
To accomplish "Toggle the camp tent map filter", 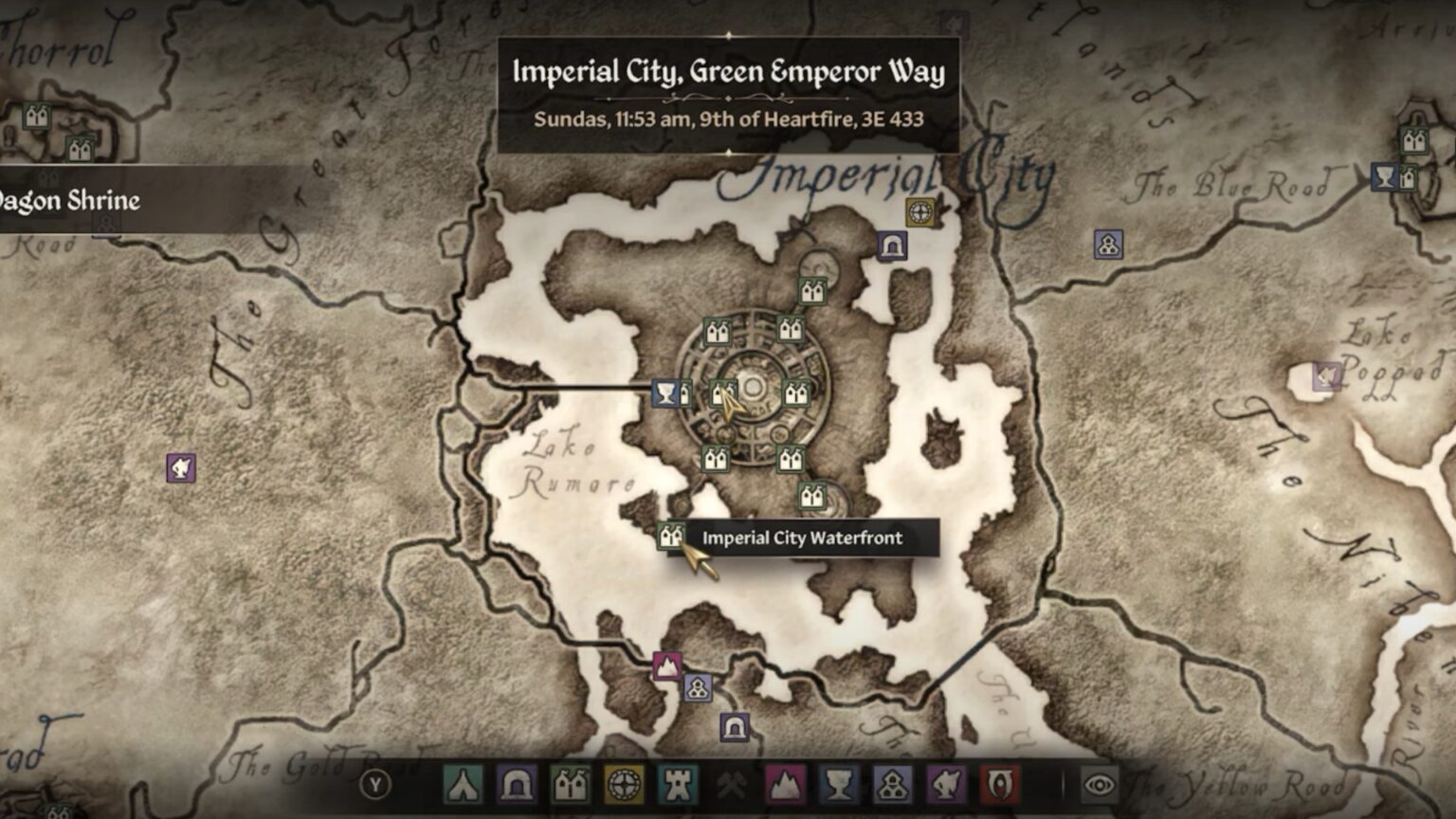I will pyautogui.click(x=463, y=784).
